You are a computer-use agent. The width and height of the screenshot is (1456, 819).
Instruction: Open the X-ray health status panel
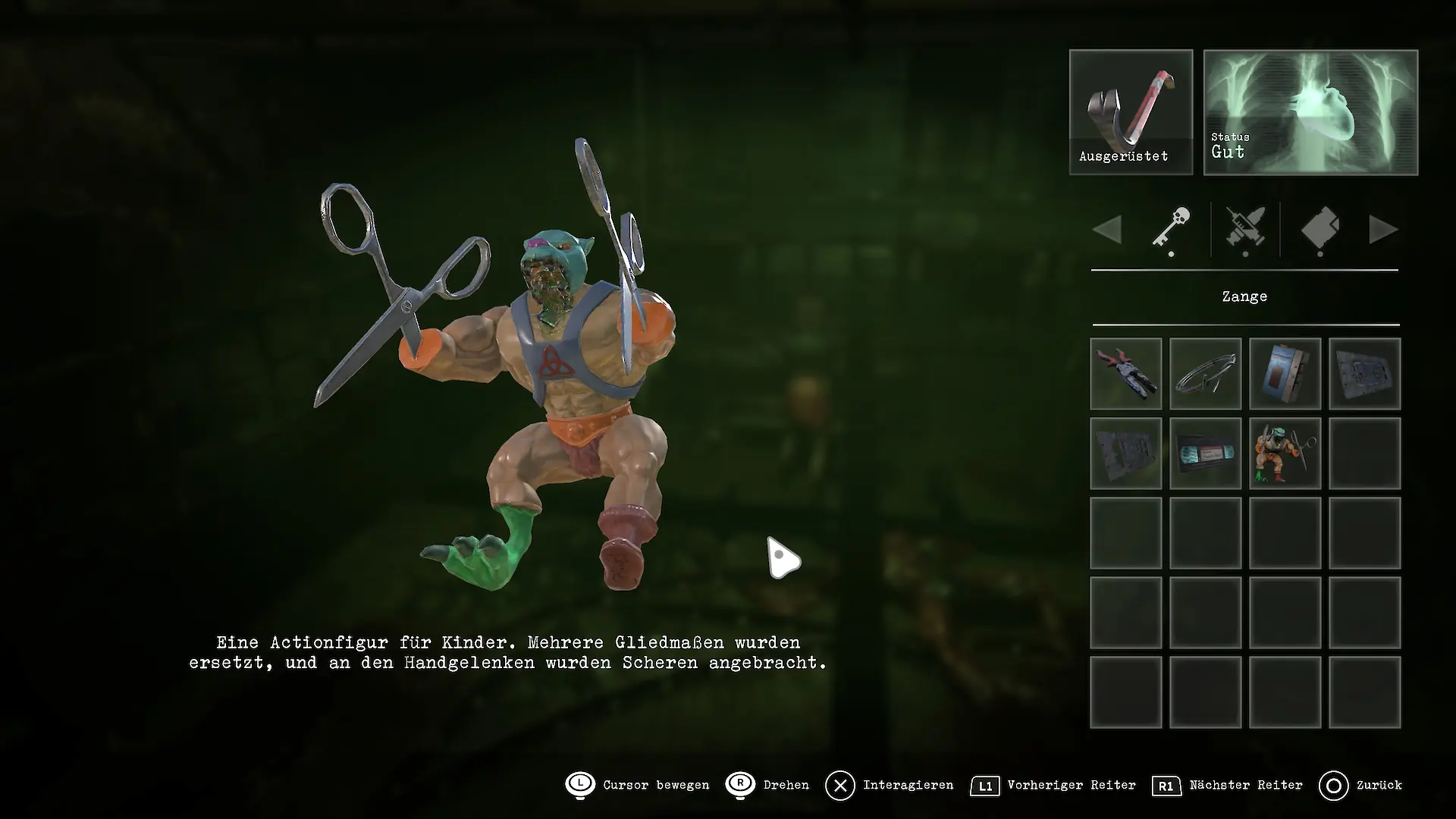click(x=1310, y=112)
